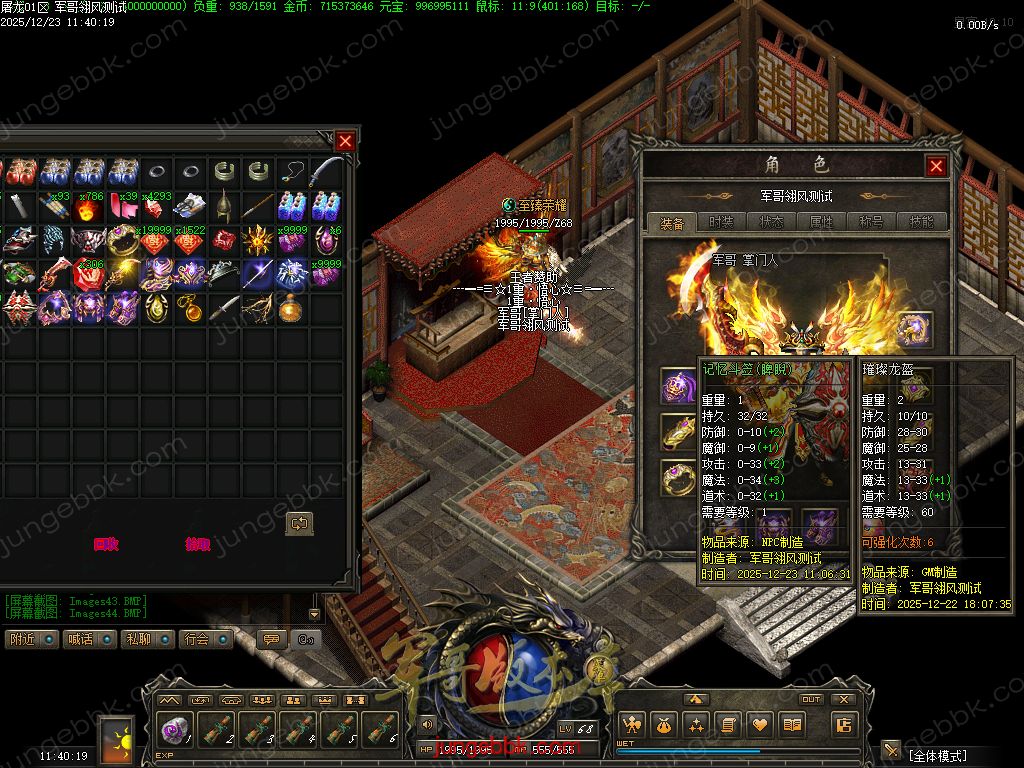This screenshot has width=1024, height=768.
Task: Open the heart icon in bottom HUD
Action: click(760, 725)
